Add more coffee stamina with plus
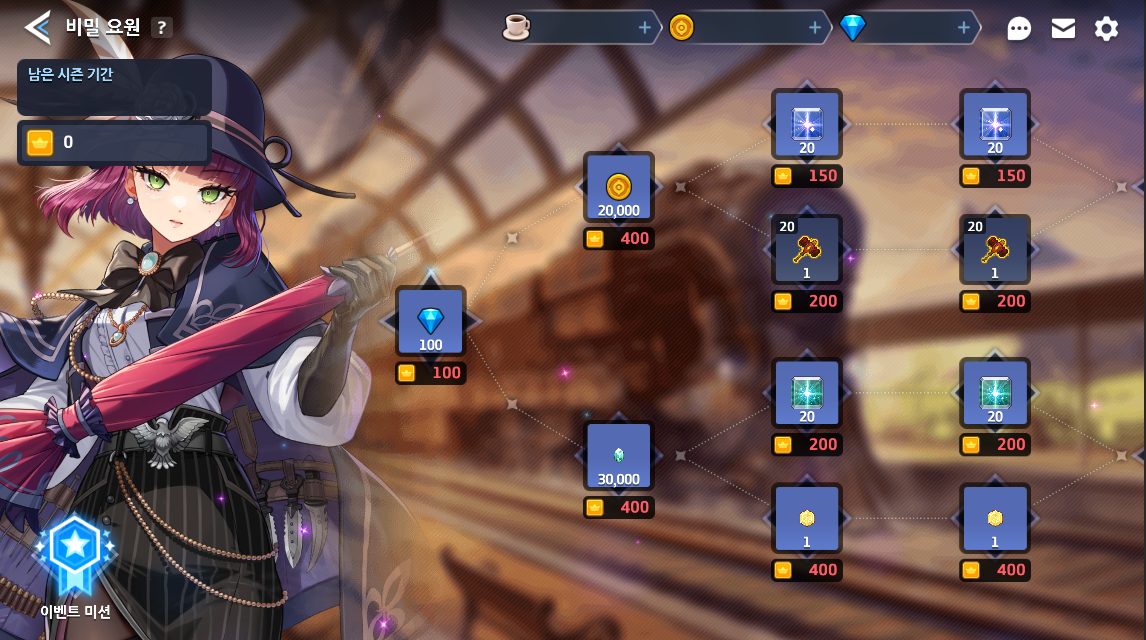 [x=645, y=28]
